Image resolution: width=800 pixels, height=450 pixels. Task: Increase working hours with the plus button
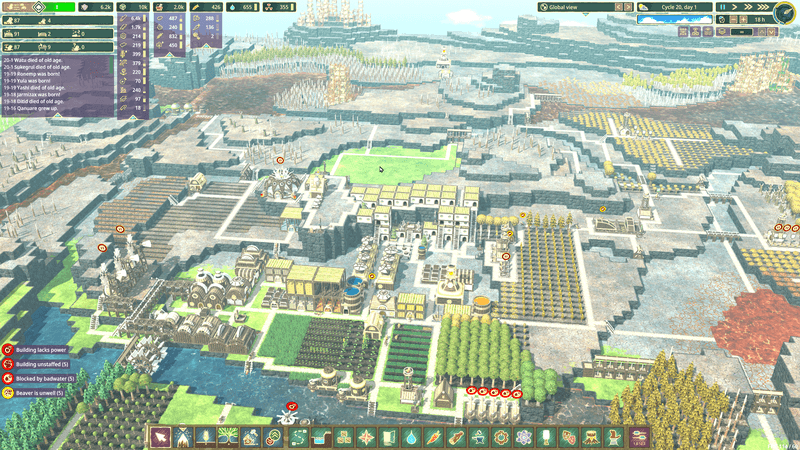click(741, 19)
